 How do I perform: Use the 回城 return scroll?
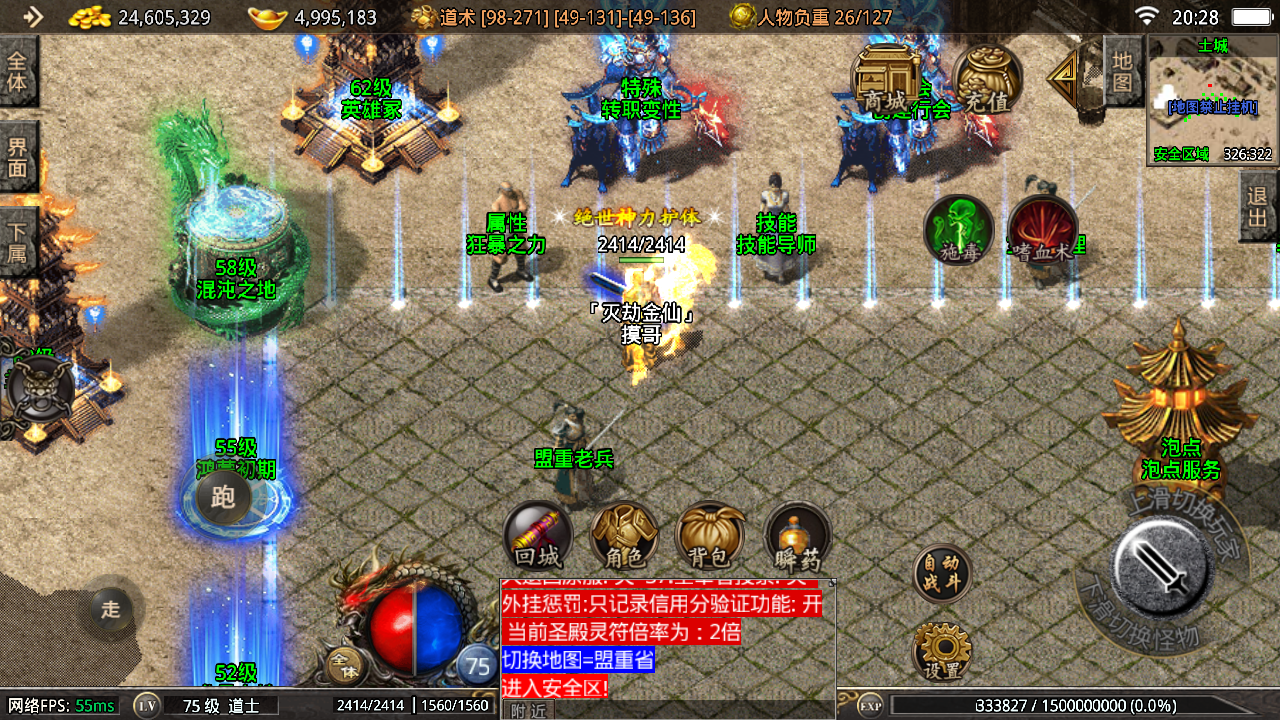538,536
